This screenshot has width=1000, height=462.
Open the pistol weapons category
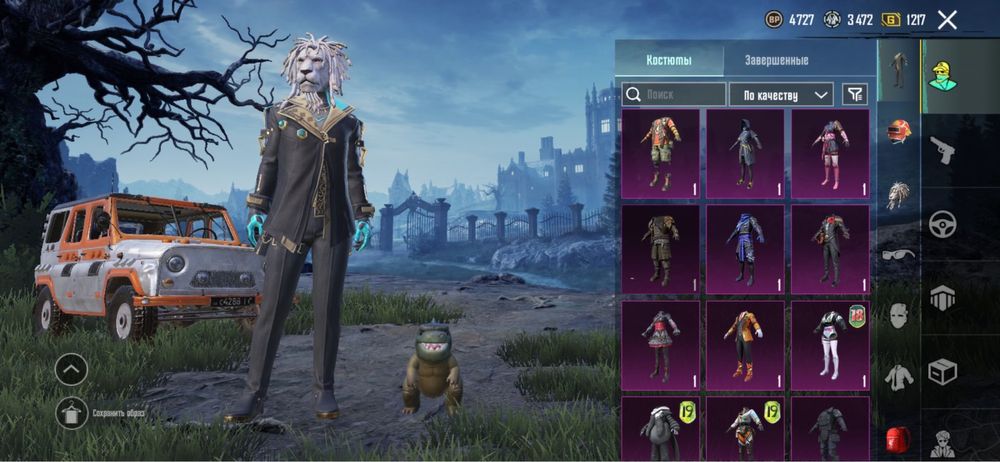[941, 150]
